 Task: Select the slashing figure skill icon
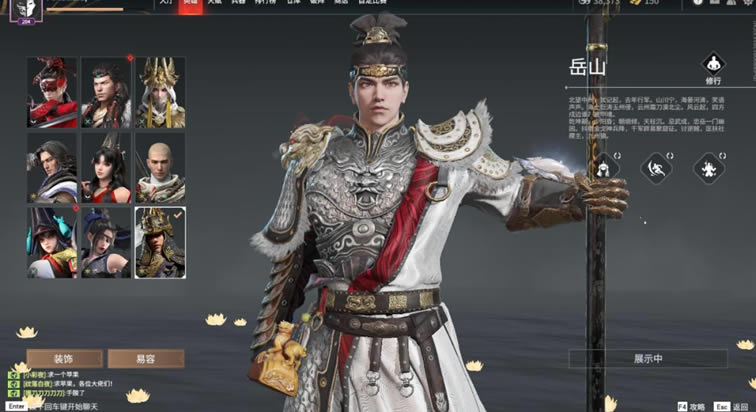(x=656, y=166)
